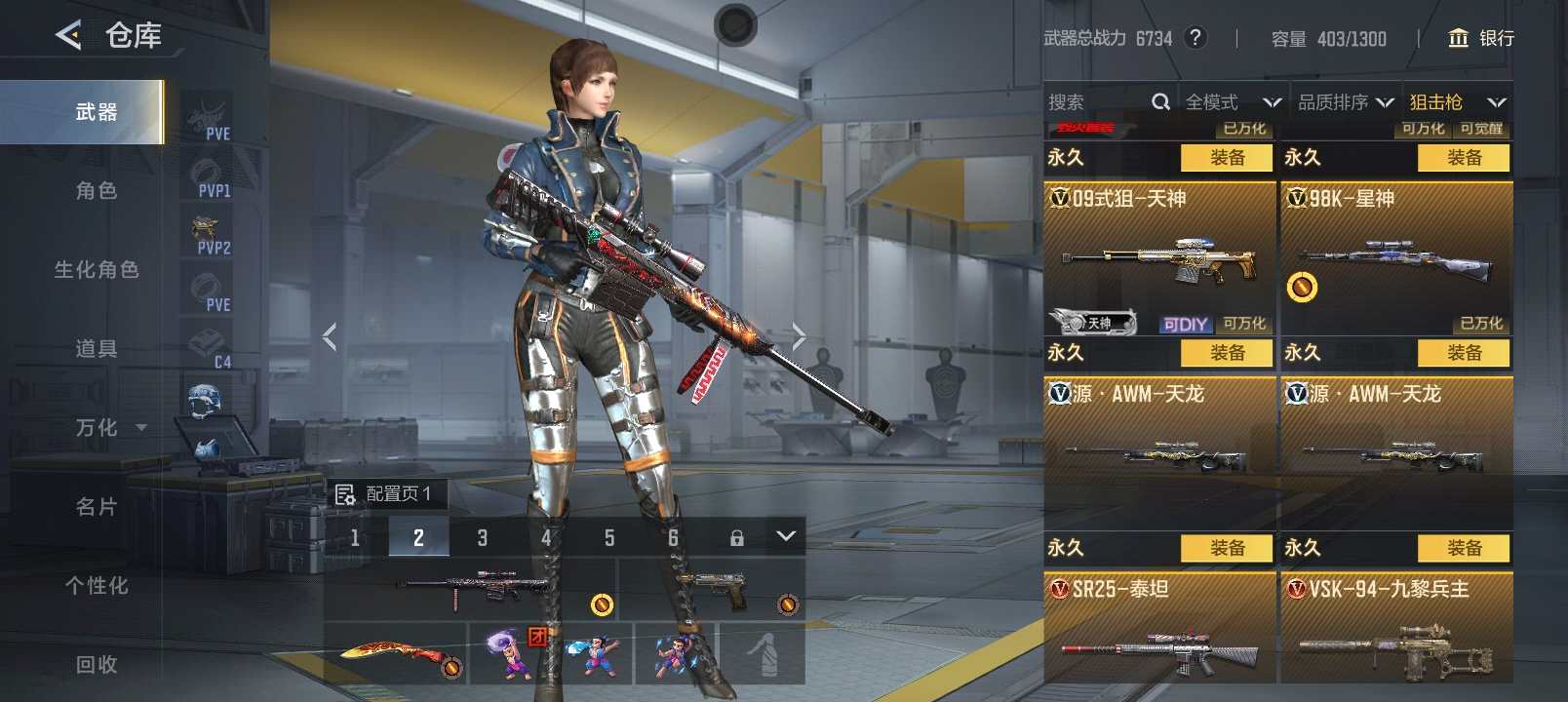
Task: Select the 98K-星神 weapon card
Action: [1396, 258]
